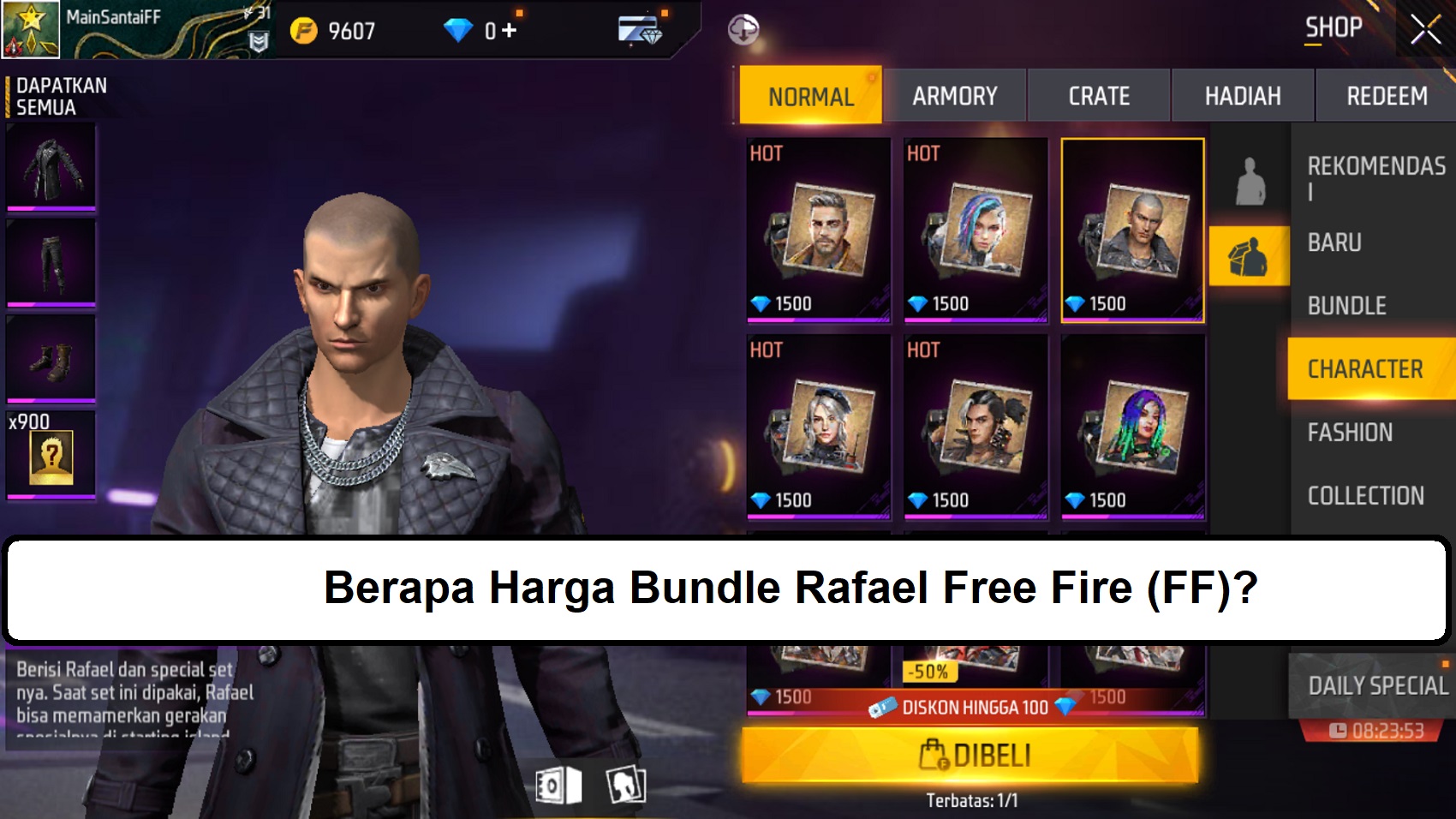Image resolution: width=1456 pixels, height=819 pixels.
Task: Expand the BUNDLE section in the right panel
Action: point(1348,306)
